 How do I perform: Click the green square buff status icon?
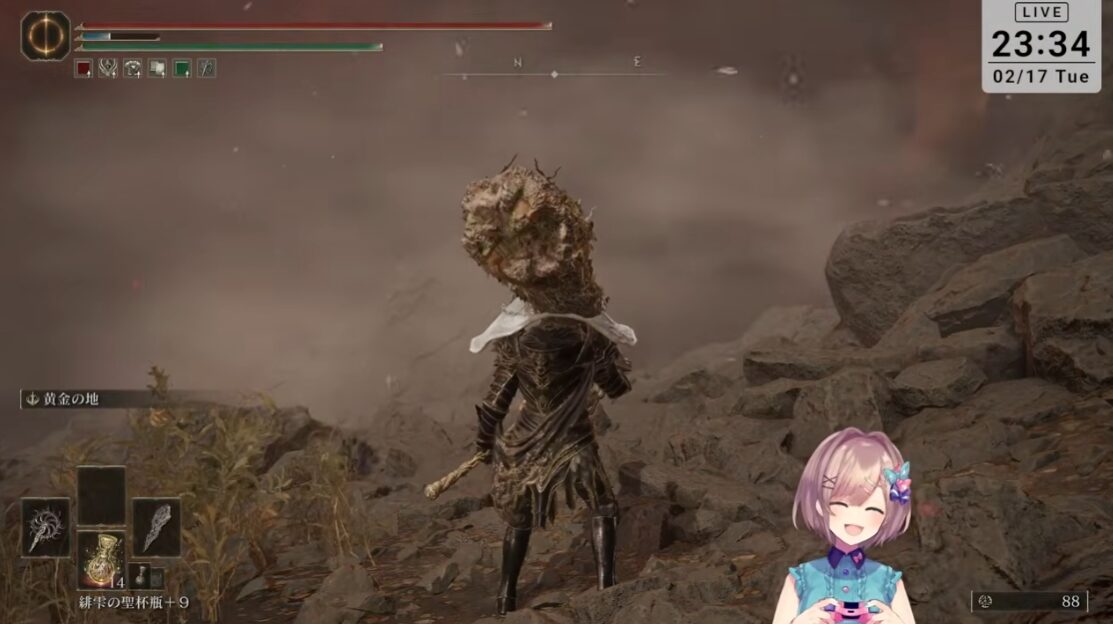click(x=182, y=68)
